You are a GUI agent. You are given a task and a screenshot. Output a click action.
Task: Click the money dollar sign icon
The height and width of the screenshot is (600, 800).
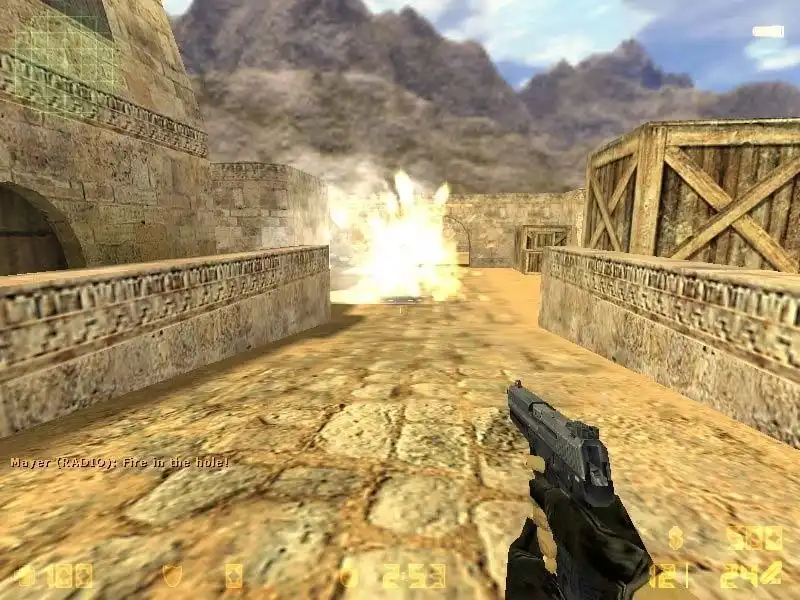pyautogui.click(x=676, y=538)
